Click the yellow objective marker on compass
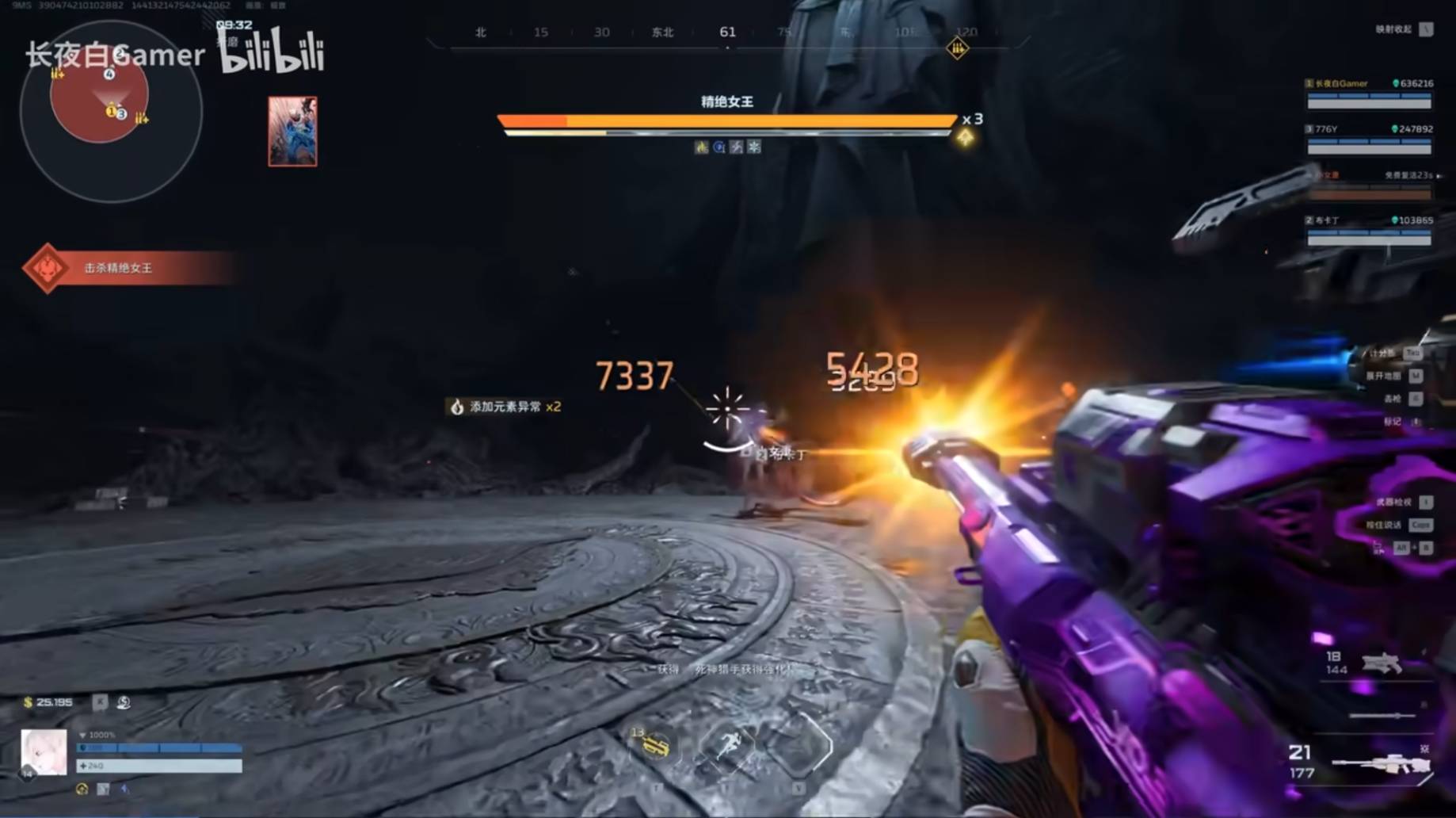 (957, 49)
